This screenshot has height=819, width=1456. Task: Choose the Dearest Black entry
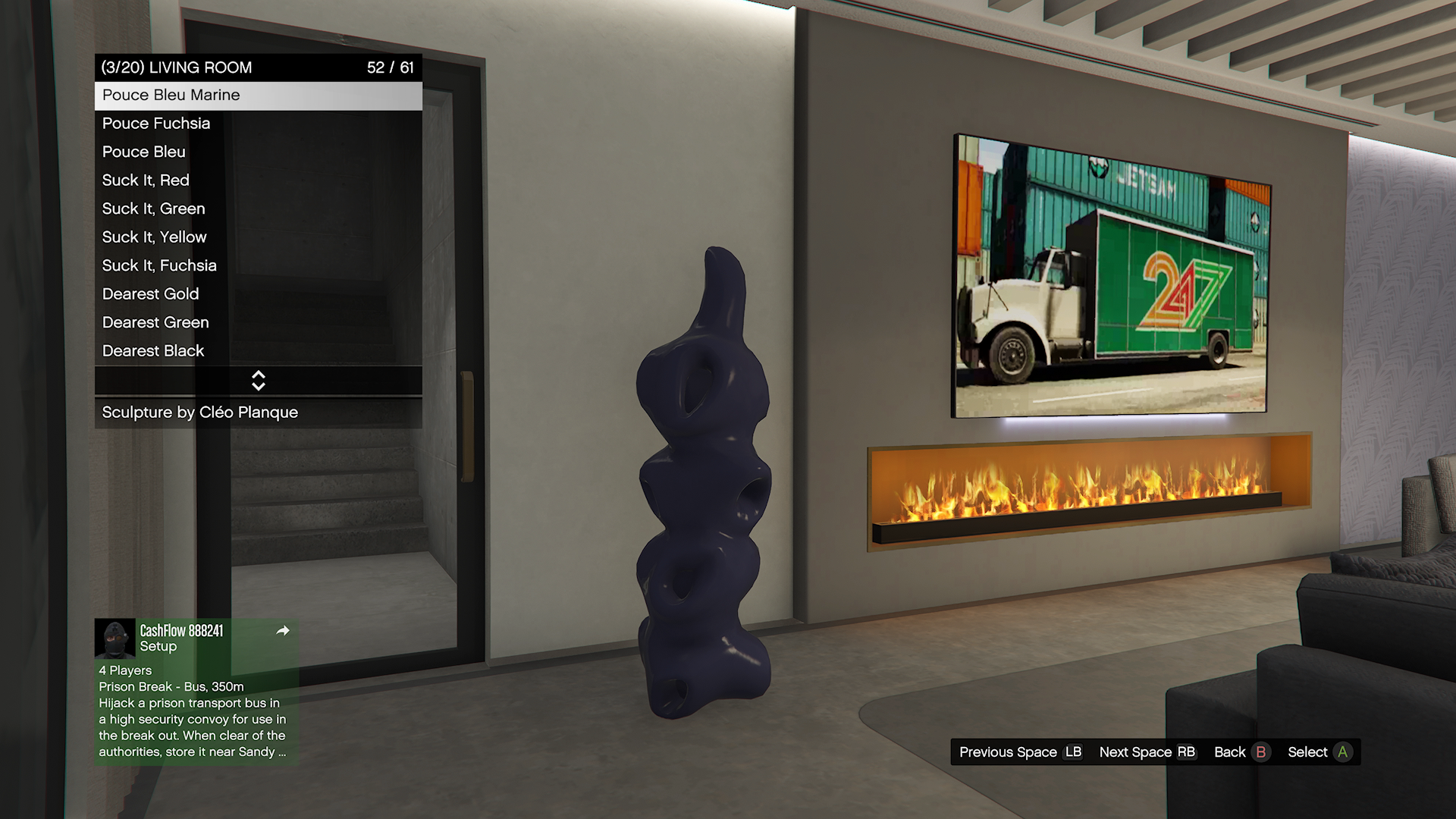pyautogui.click(x=258, y=351)
